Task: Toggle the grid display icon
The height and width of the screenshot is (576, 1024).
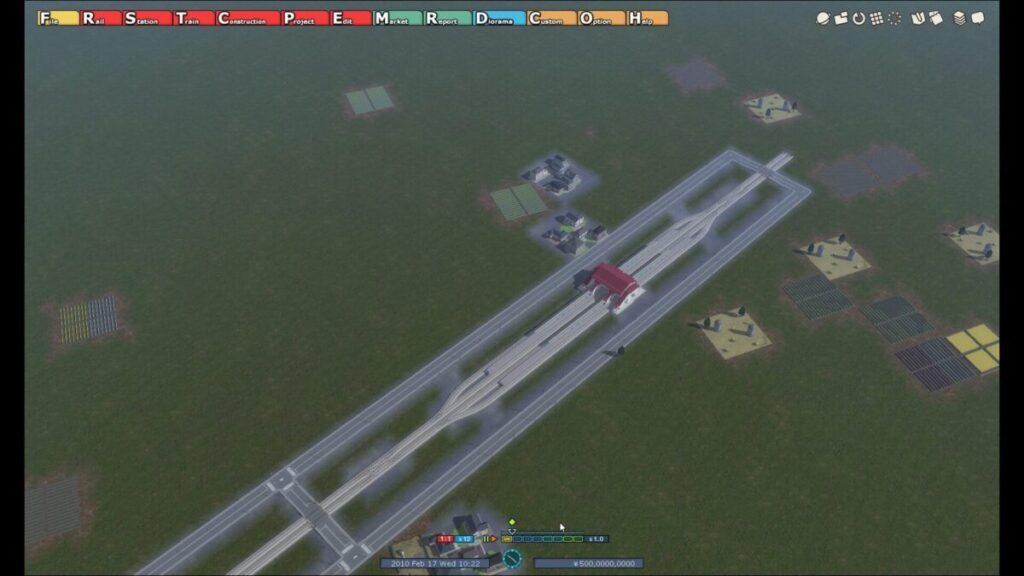Action: coord(876,18)
